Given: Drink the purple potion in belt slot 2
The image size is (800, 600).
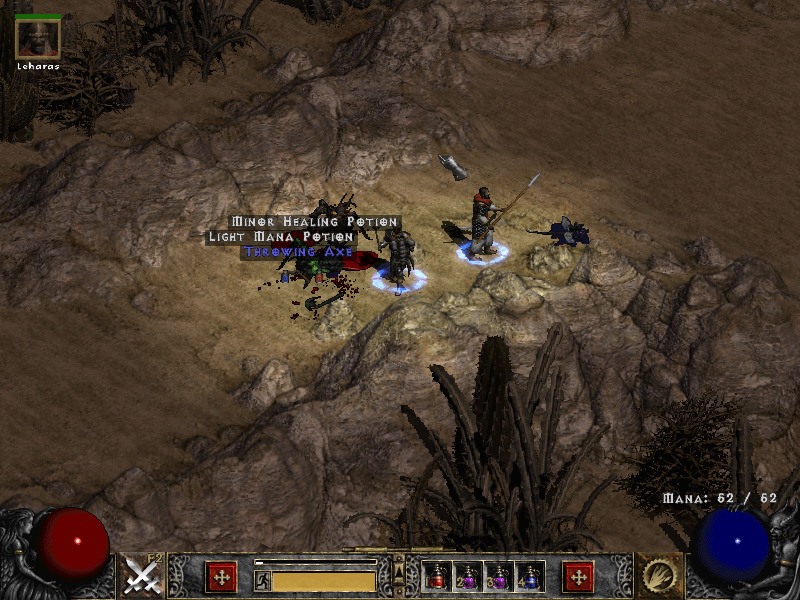Looking at the screenshot, I should (x=467, y=576).
